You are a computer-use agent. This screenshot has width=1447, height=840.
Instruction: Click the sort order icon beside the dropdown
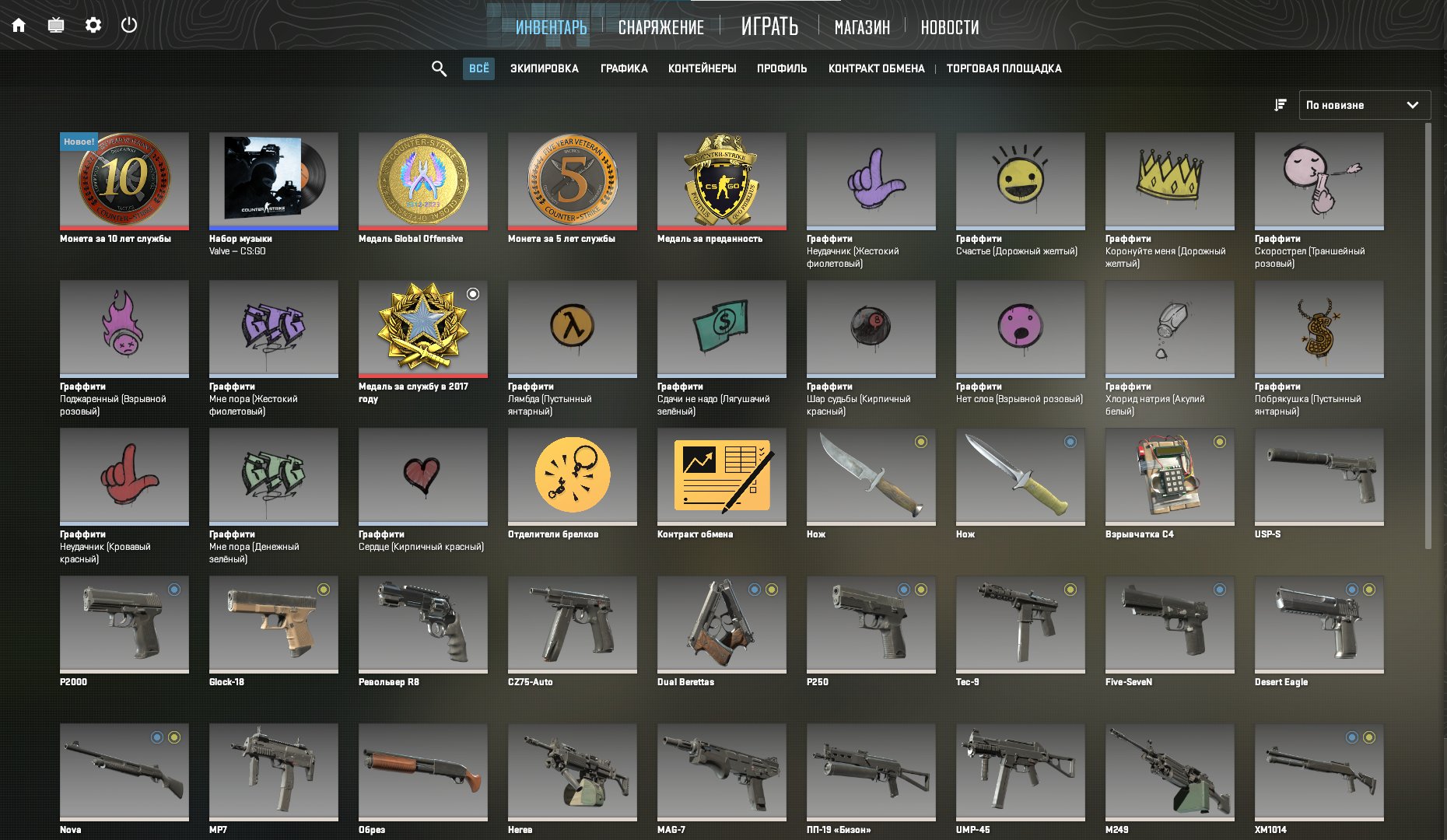[x=1279, y=104]
